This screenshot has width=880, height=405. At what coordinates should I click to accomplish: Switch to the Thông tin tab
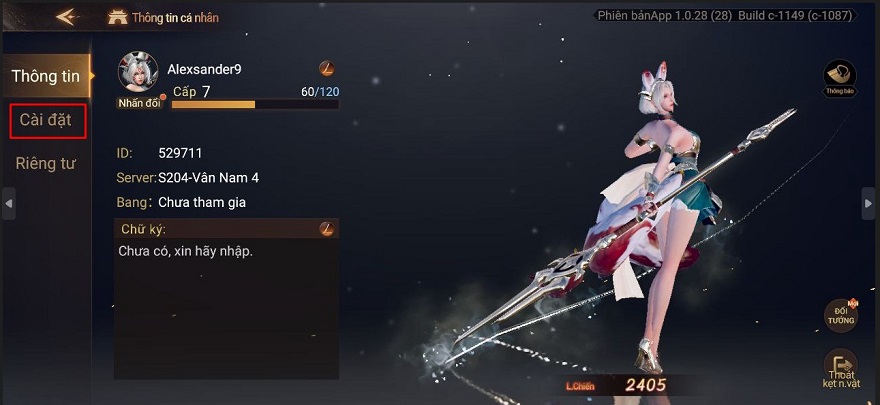tap(46, 76)
